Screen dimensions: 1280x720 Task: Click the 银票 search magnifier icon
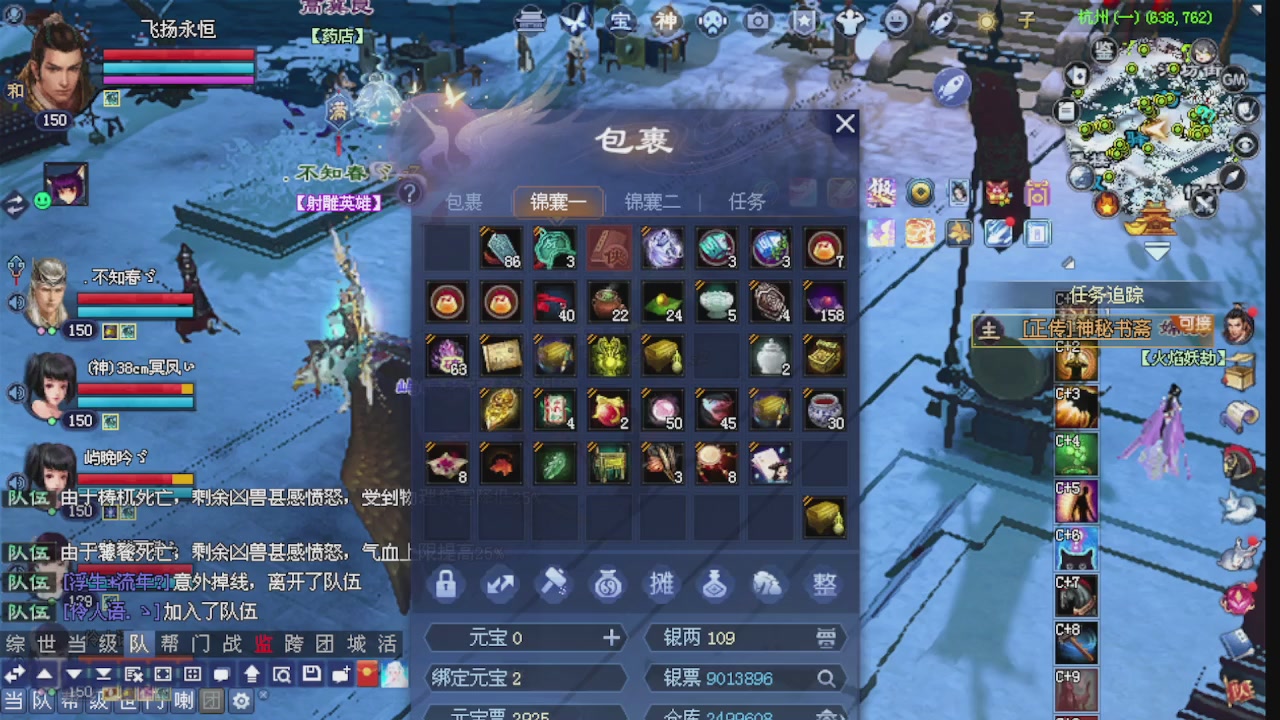826,678
